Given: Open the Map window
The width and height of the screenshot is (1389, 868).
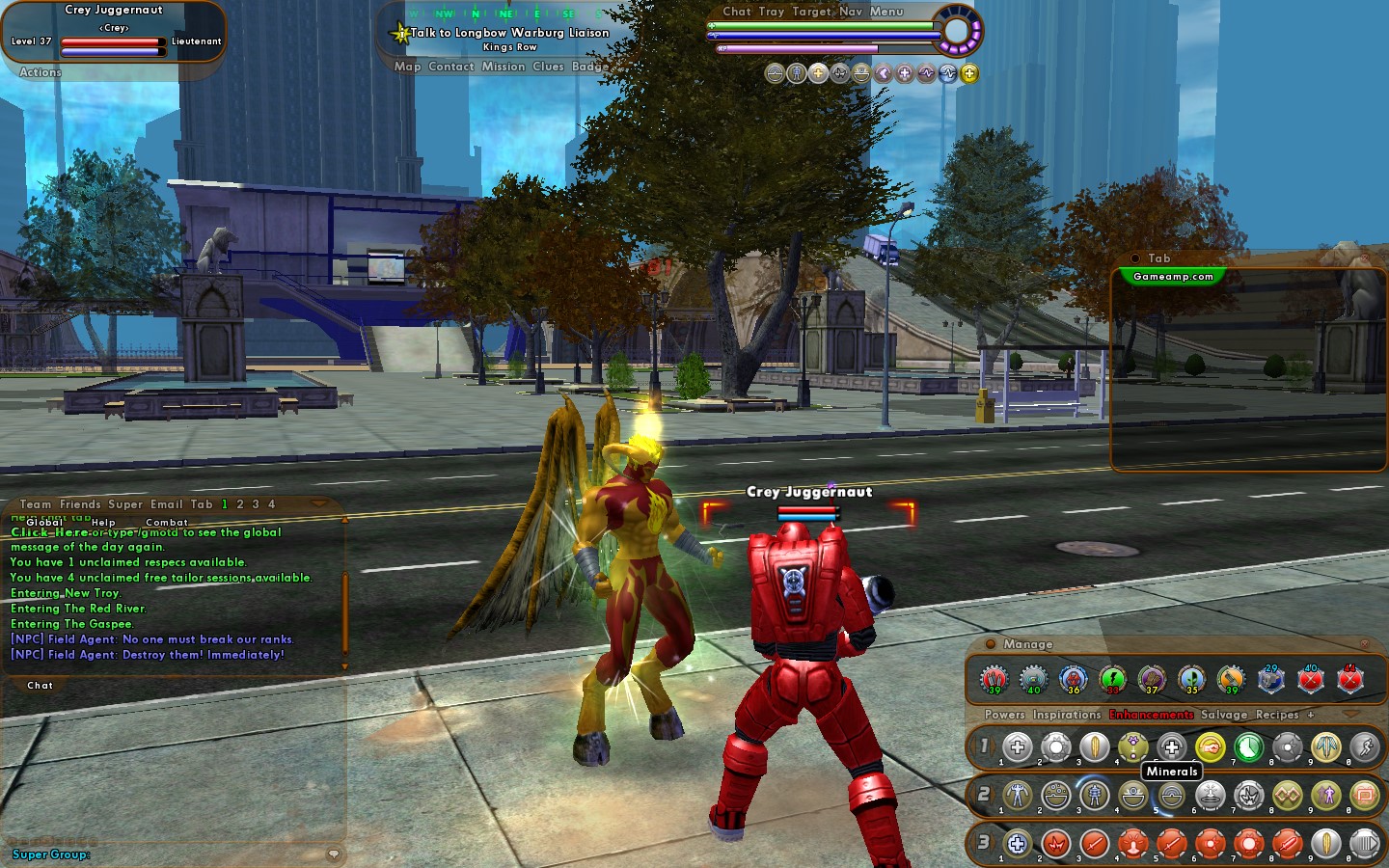Looking at the screenshot, I should point(407,67).
